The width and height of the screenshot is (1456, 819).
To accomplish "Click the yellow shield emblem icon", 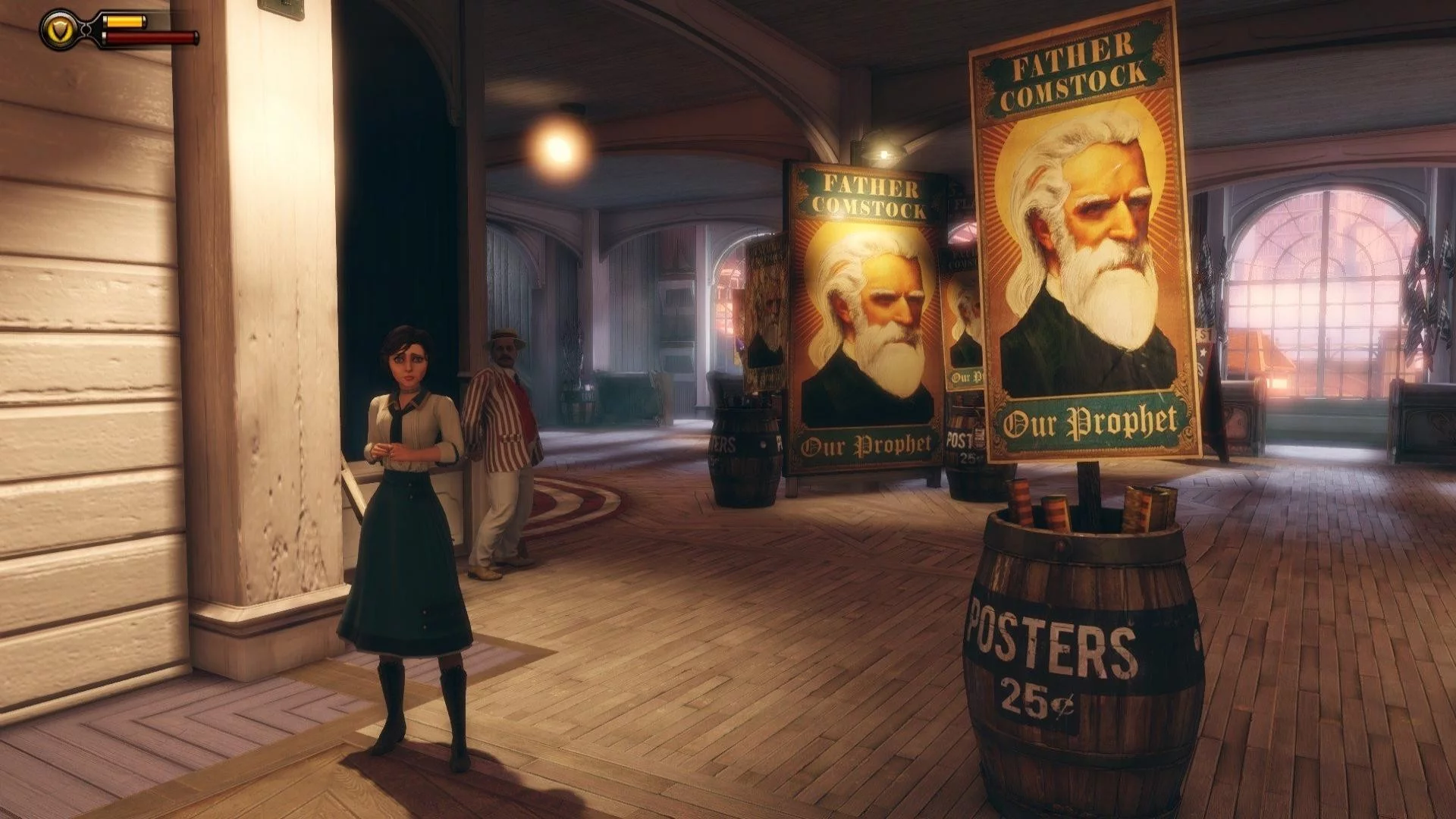I will 60,30.
